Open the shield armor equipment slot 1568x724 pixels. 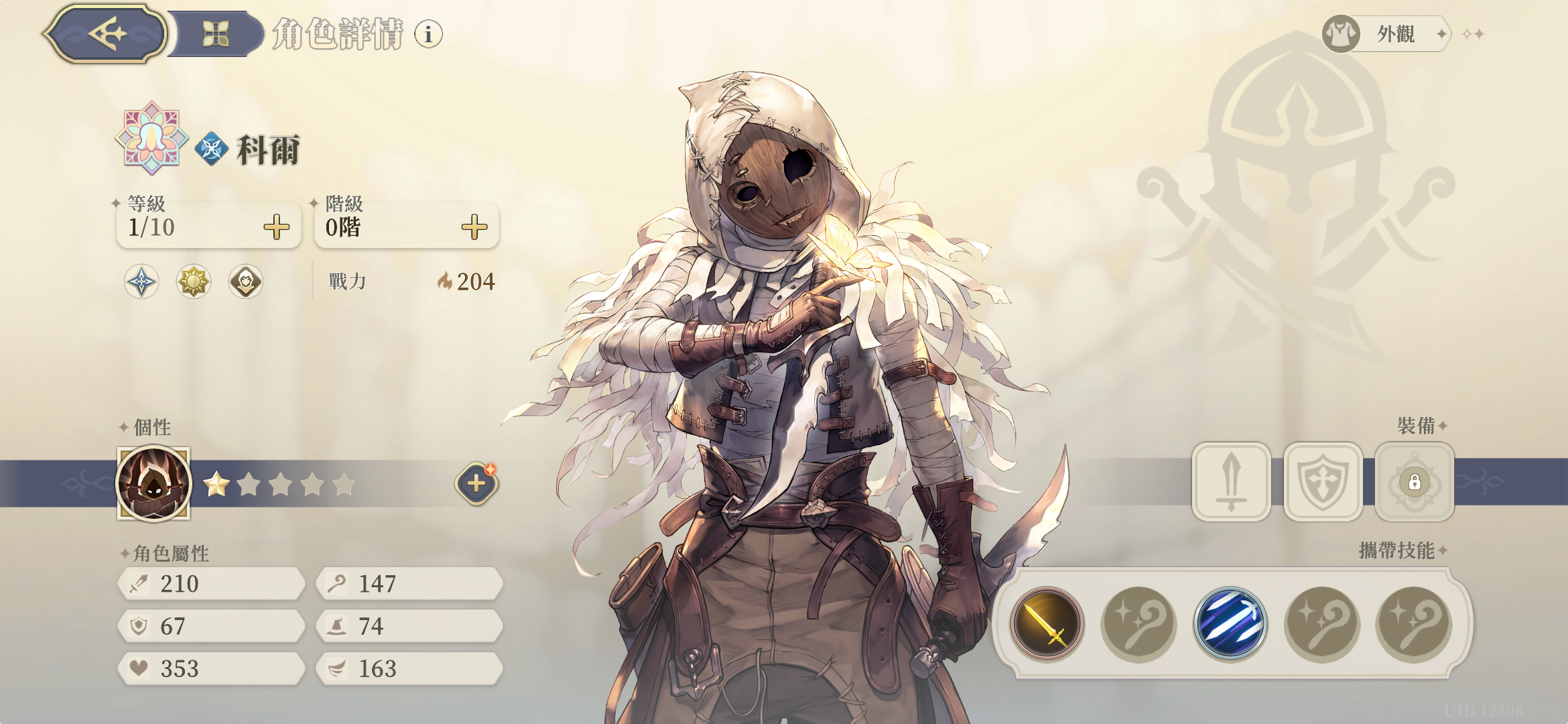pyautogui.click(x=1323, y=481)
